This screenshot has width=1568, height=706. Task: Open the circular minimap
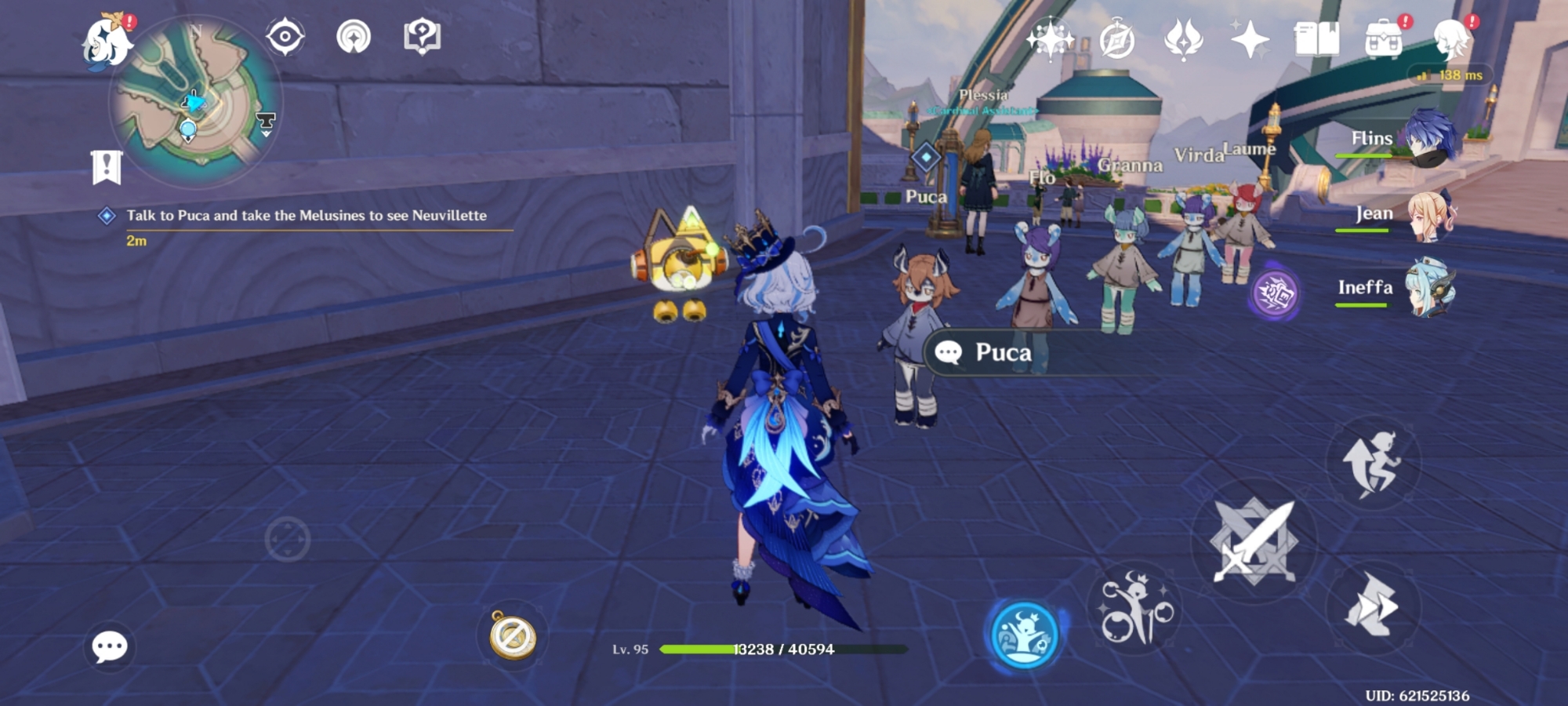click(x=196, y=102)
